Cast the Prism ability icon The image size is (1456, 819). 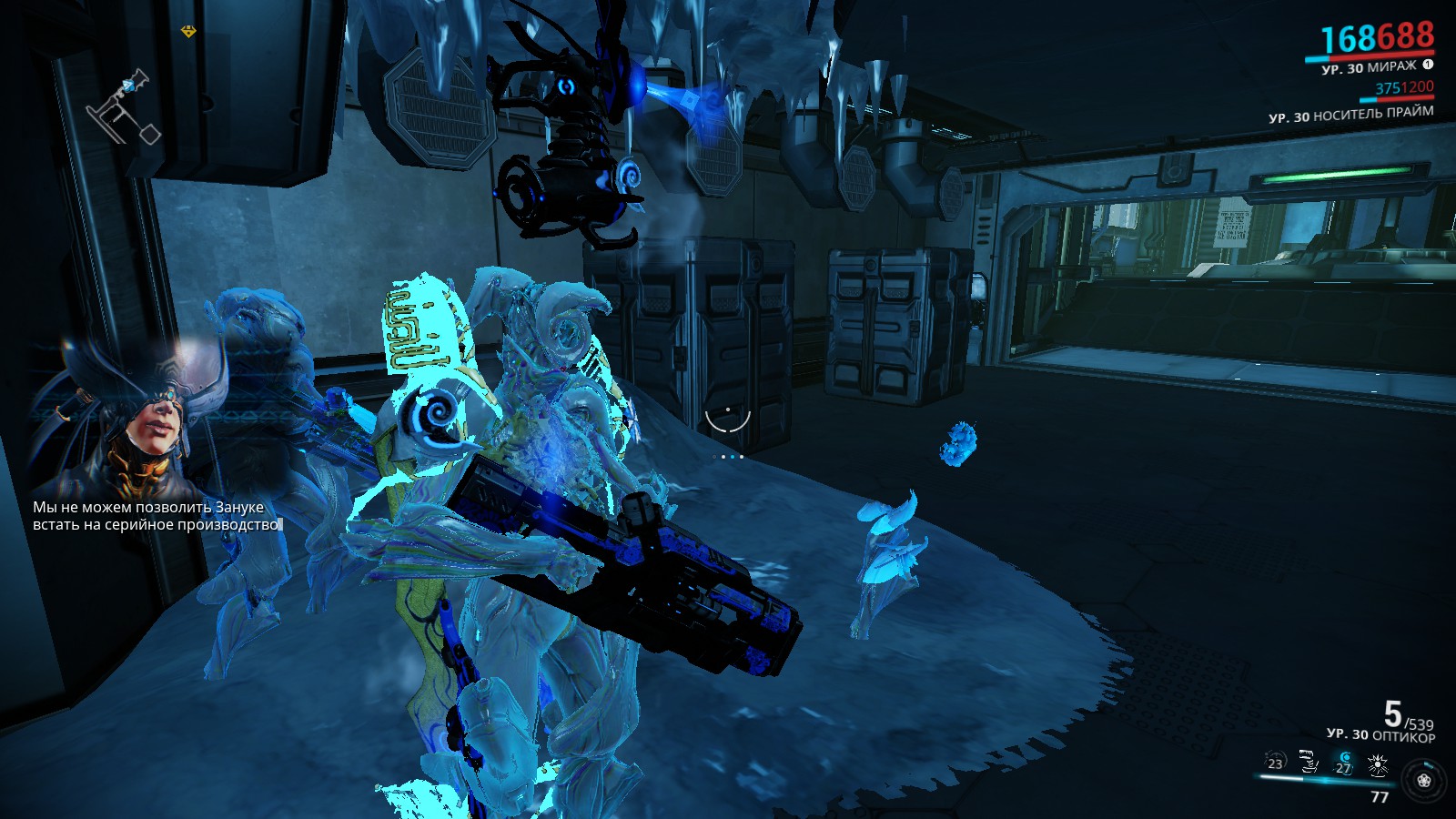[x=1379, y=763]
